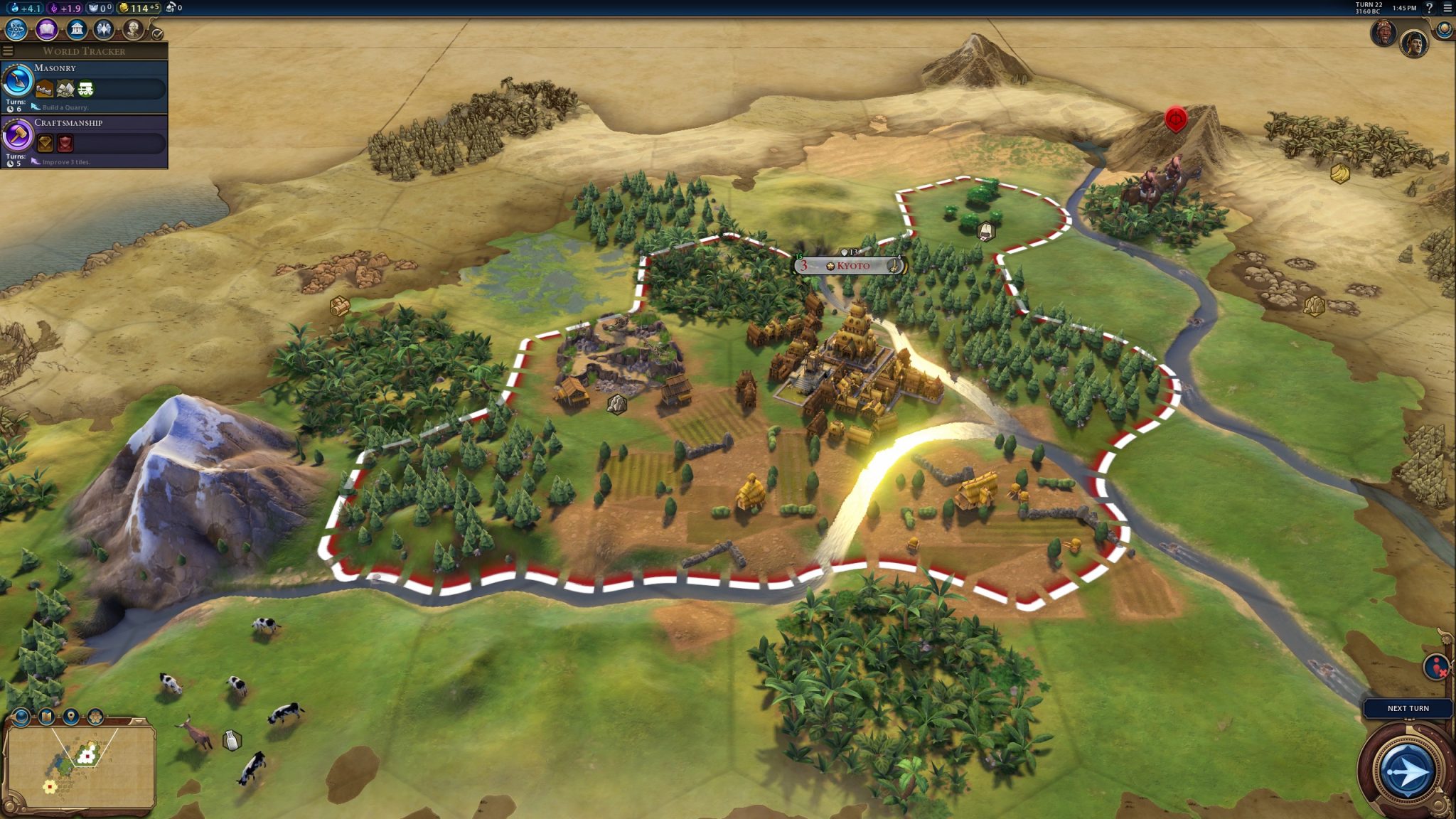Click the Next Turn arrow globe
The width and height of the screenshot is (1456, 819).
[x=1406, y=771]
